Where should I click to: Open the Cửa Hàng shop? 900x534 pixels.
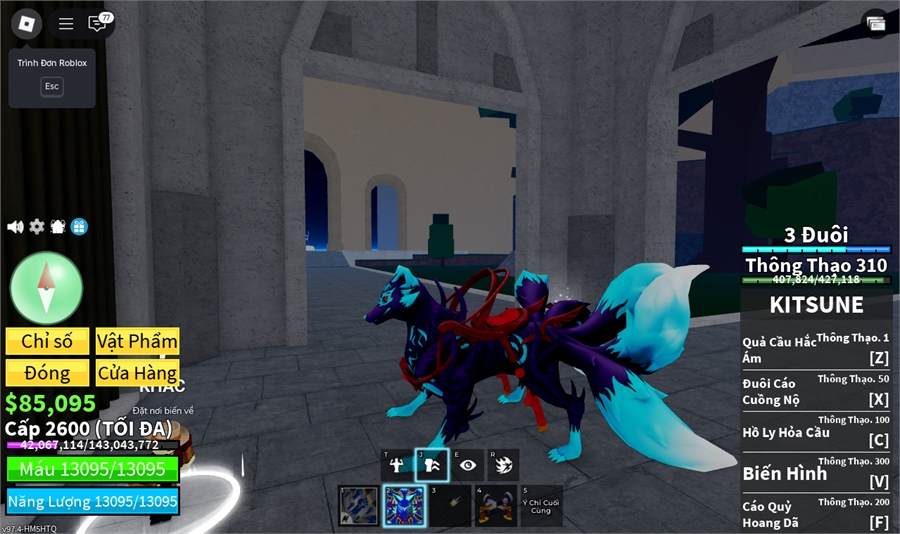coord(138,373)
